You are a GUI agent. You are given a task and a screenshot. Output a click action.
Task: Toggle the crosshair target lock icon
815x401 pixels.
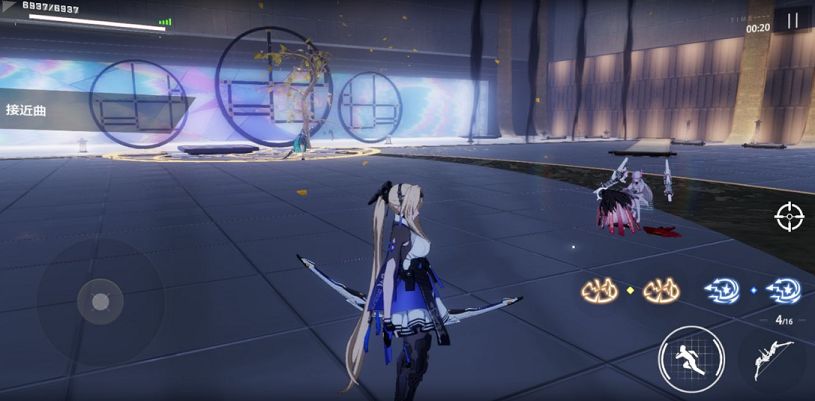point(789,216)
